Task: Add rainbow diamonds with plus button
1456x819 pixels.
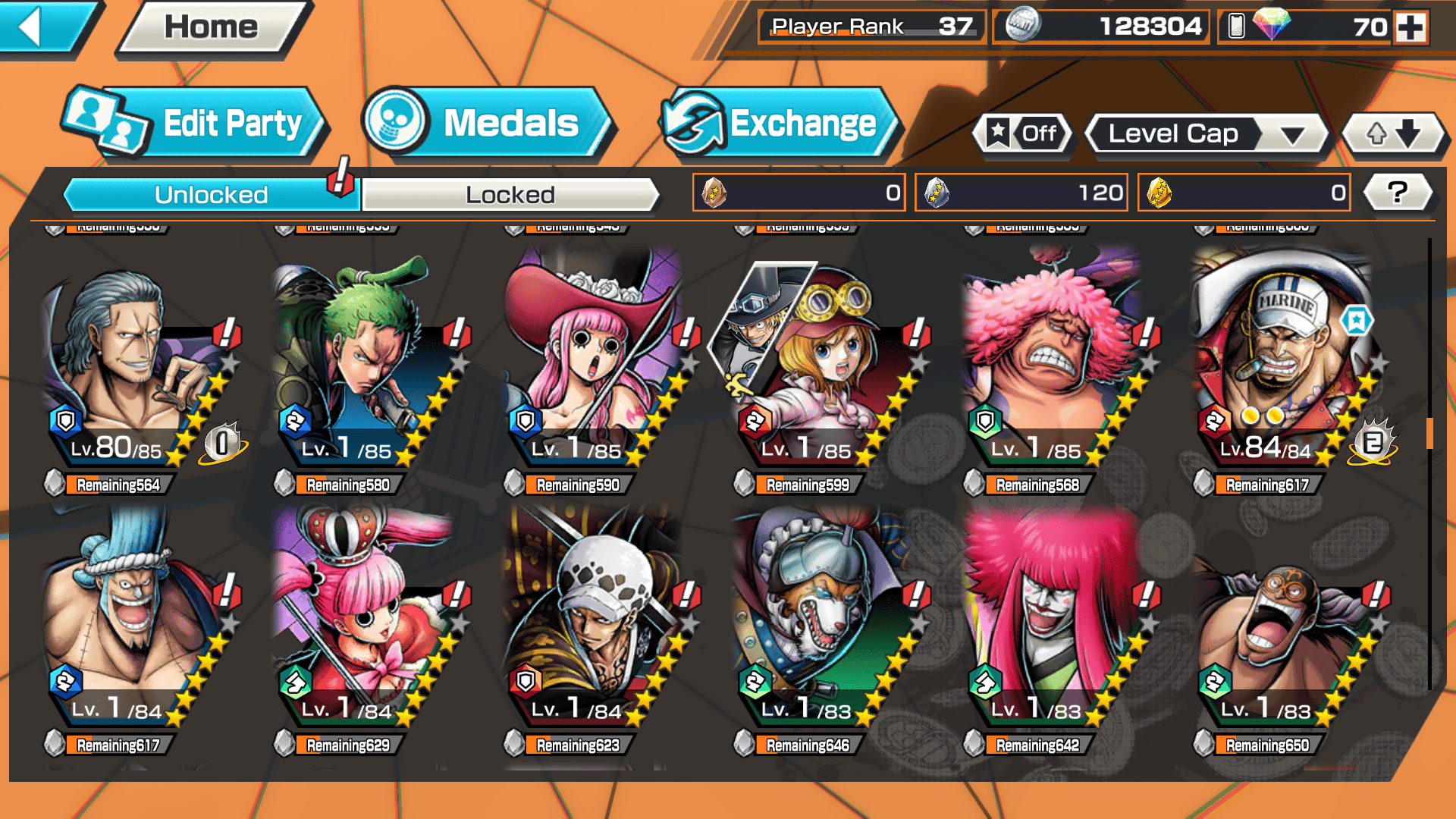Action: 1410,27
